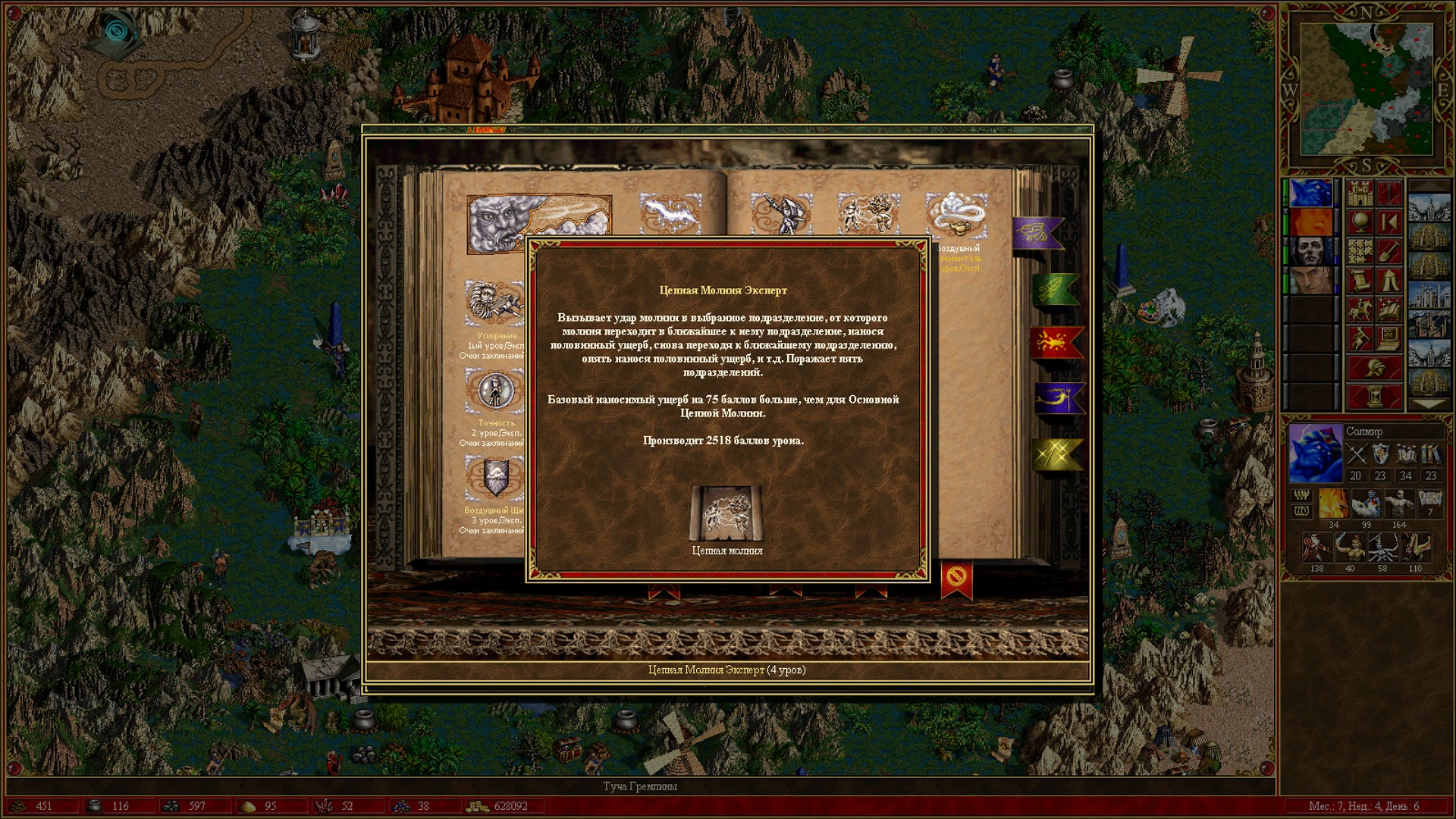Select the fiery hero portrait in hero list

click(1310, 222)
